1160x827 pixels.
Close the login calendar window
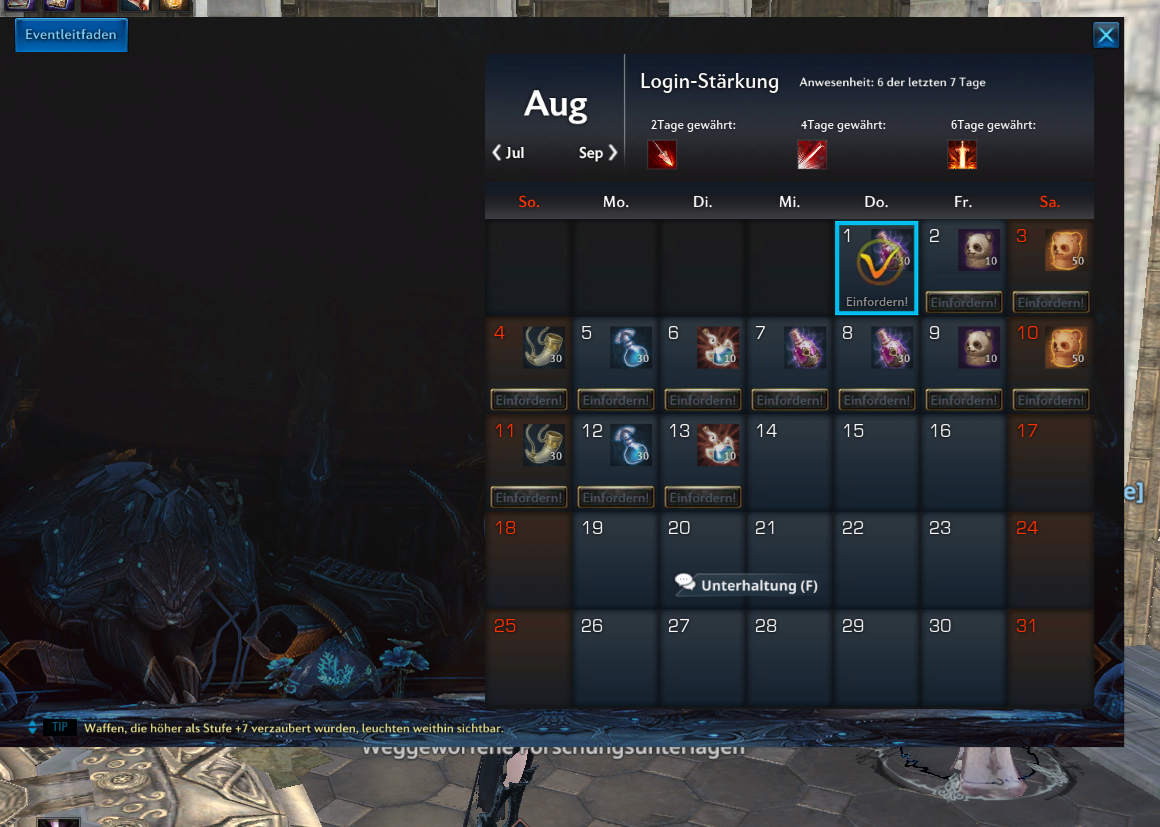pos(1106,36)
